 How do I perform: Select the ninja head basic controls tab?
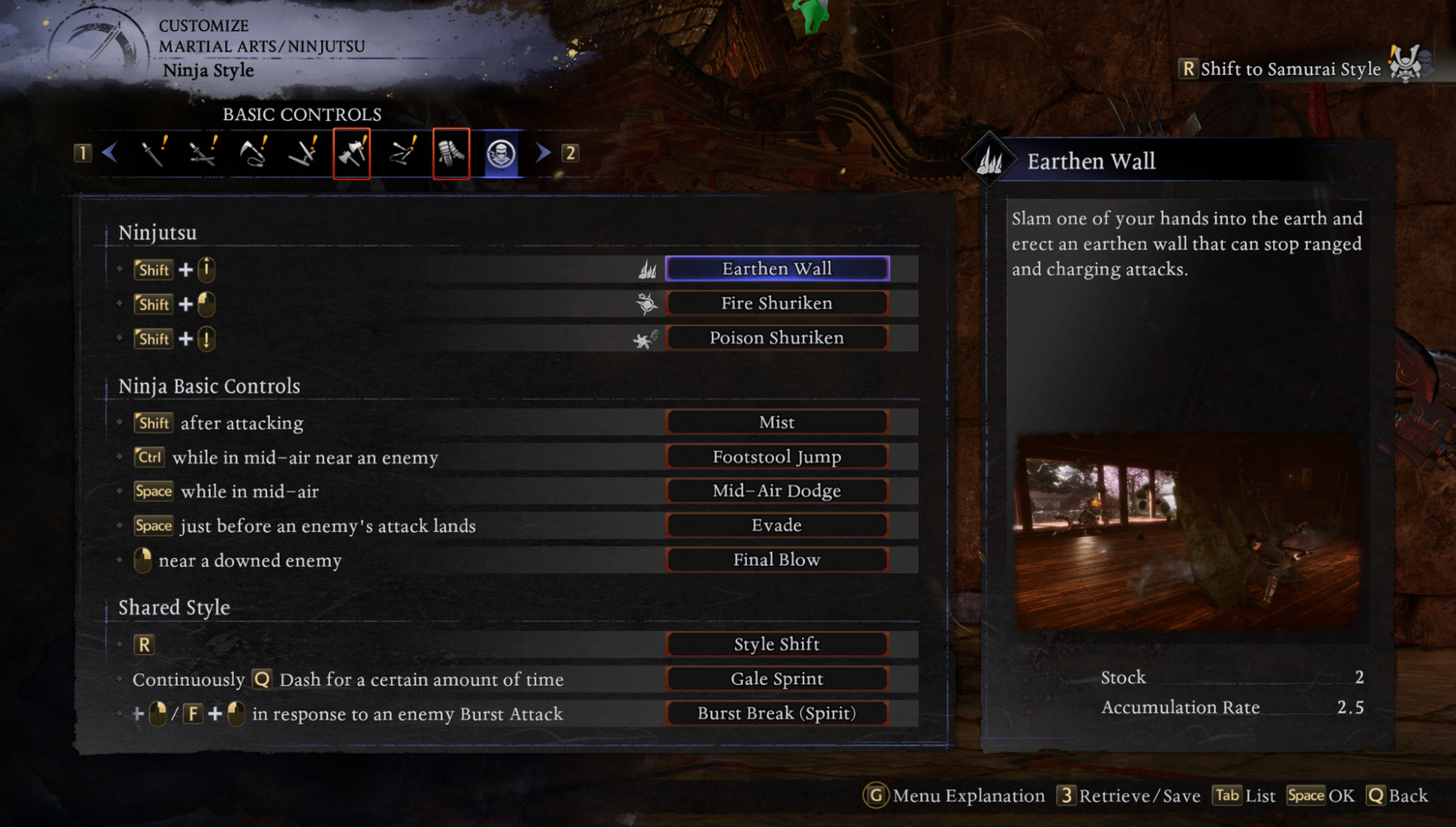501,154
